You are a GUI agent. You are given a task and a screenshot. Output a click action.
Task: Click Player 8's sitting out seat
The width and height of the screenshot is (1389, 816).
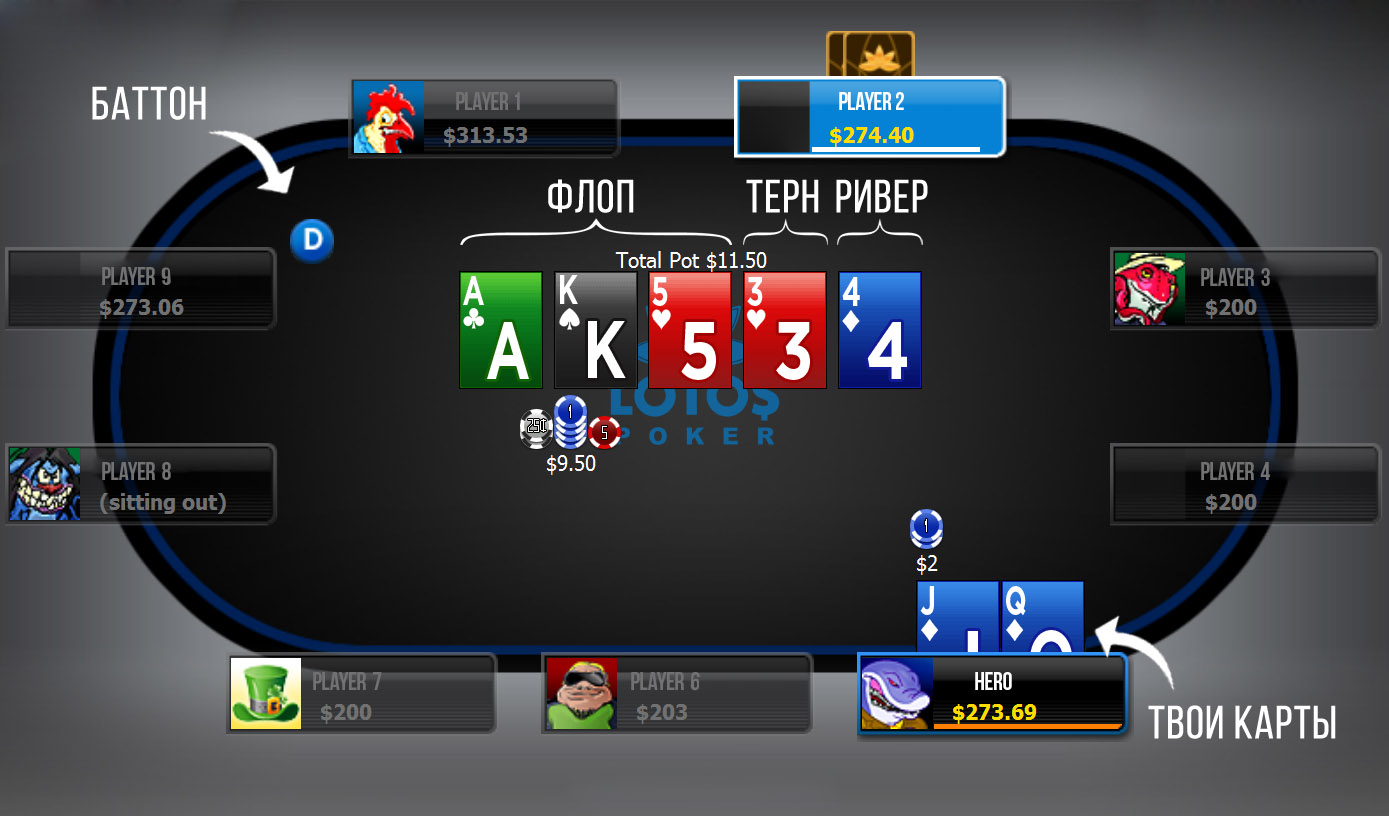point(140,486)
